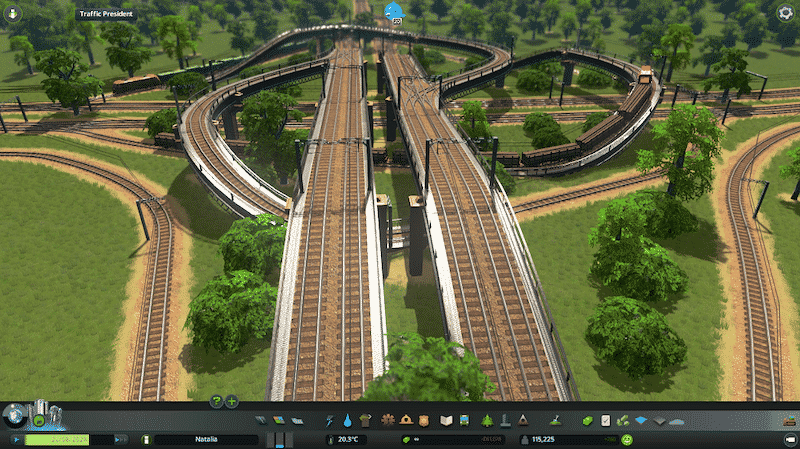Open the options gear menu

pos(786,13)
